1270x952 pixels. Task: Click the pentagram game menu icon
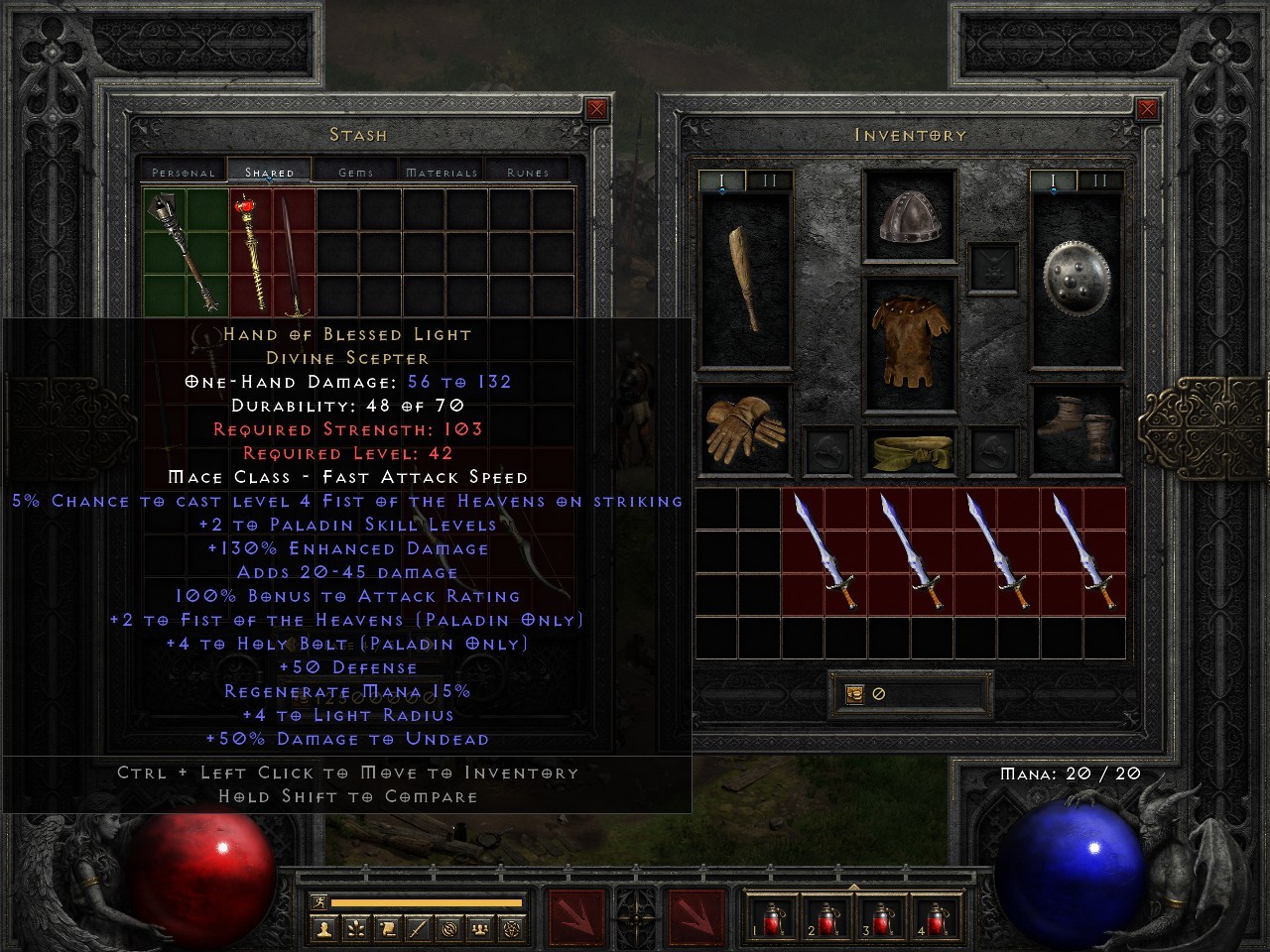click(511, 928)
